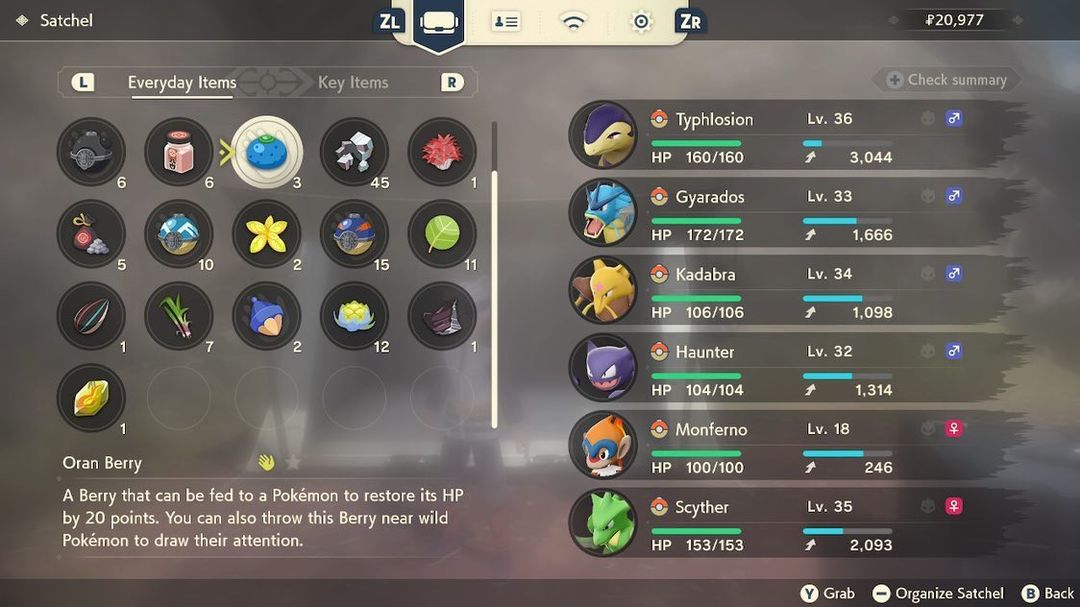This screenshot has width=1080, height=607.
Task: Select the yellow star-shaped flower item
Action: click(x=267, y=234)
